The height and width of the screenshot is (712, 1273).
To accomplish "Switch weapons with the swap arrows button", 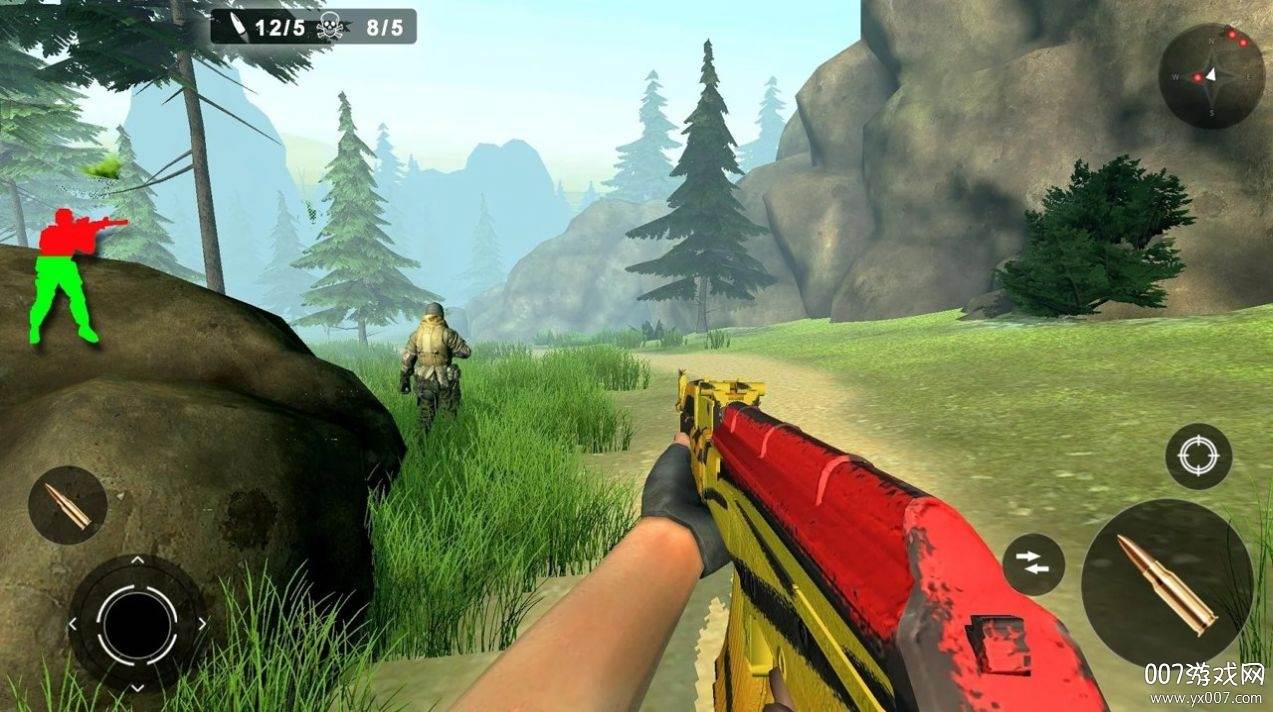I will pyautogui.click(x=1033, y=564).
